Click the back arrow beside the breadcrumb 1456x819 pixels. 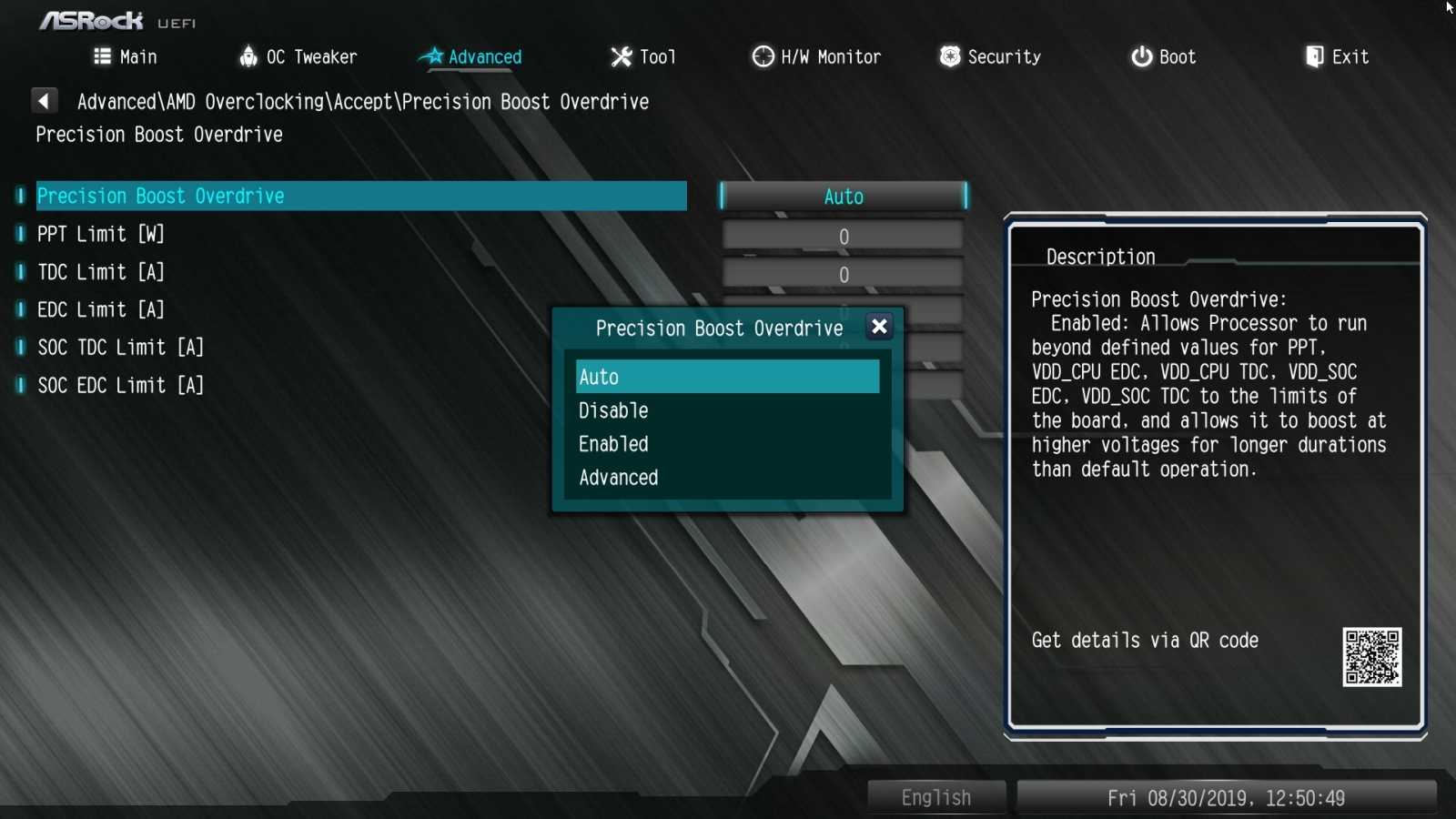(44, 101)
